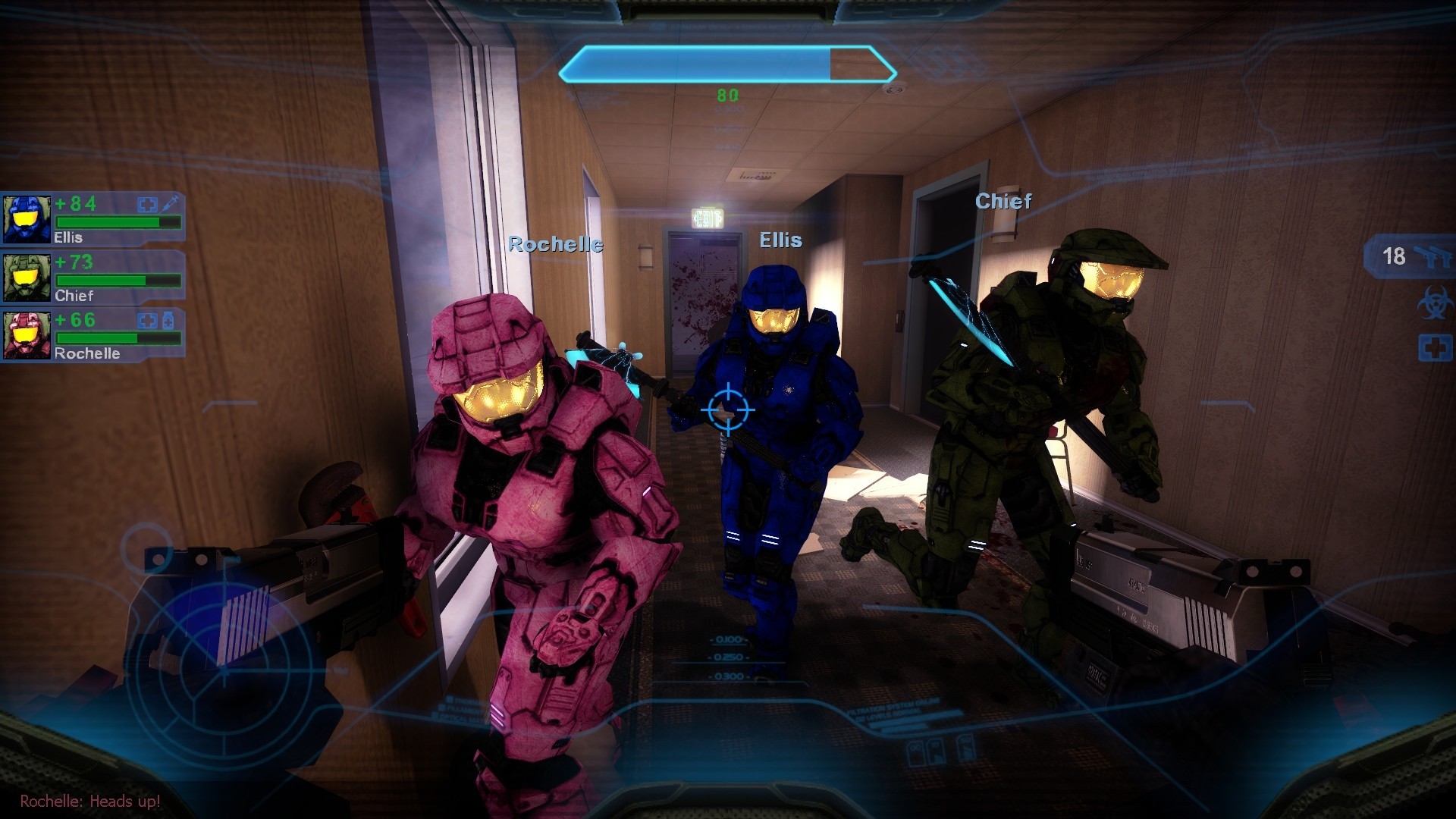Screen dimensions: 1456x819
Task: Click the pistol ammo count reading 18
Action: pyautogui.click(x=1394, y=256)
